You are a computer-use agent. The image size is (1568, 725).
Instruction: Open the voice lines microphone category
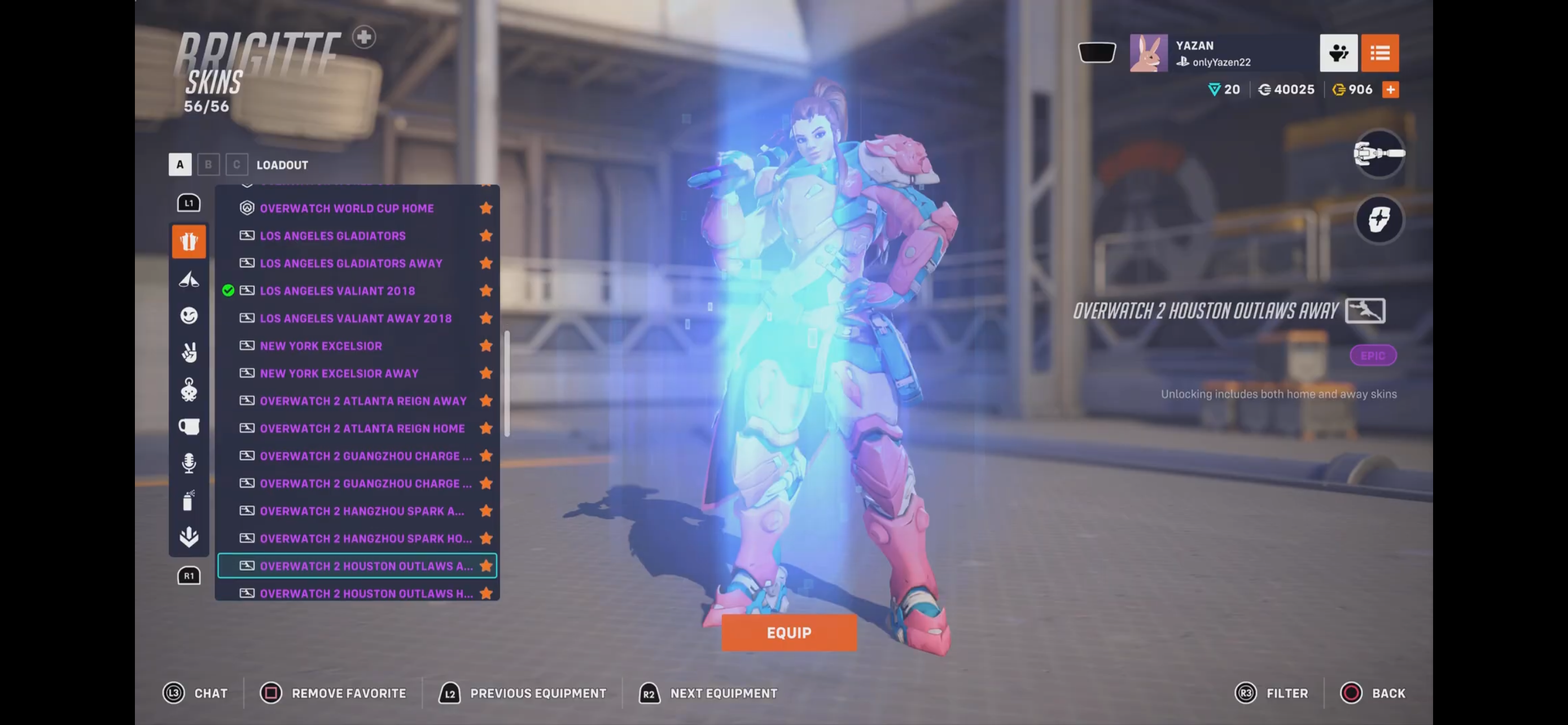click(189, 463)
